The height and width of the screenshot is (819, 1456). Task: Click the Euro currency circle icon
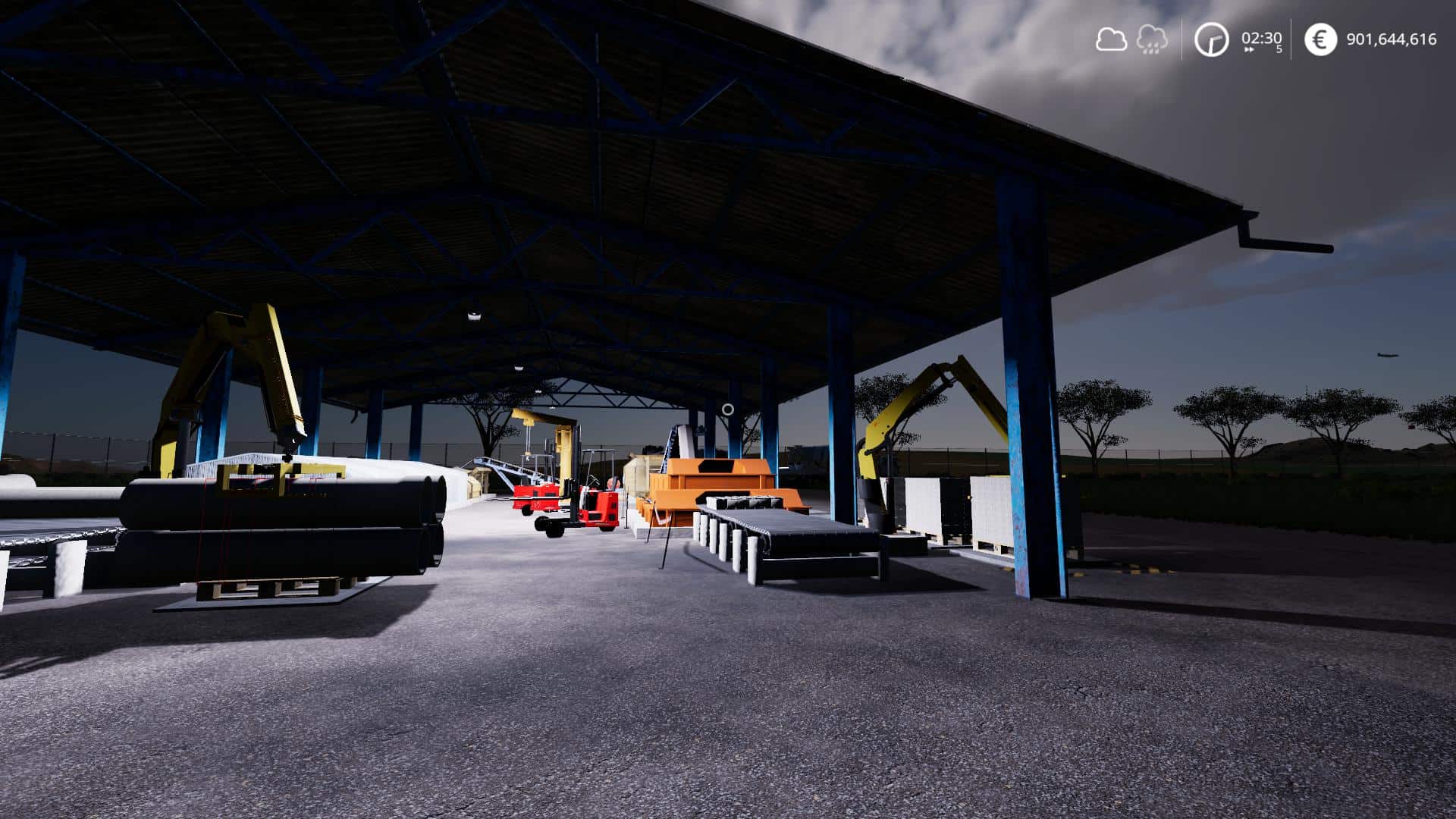click(x=1319, y=39)
